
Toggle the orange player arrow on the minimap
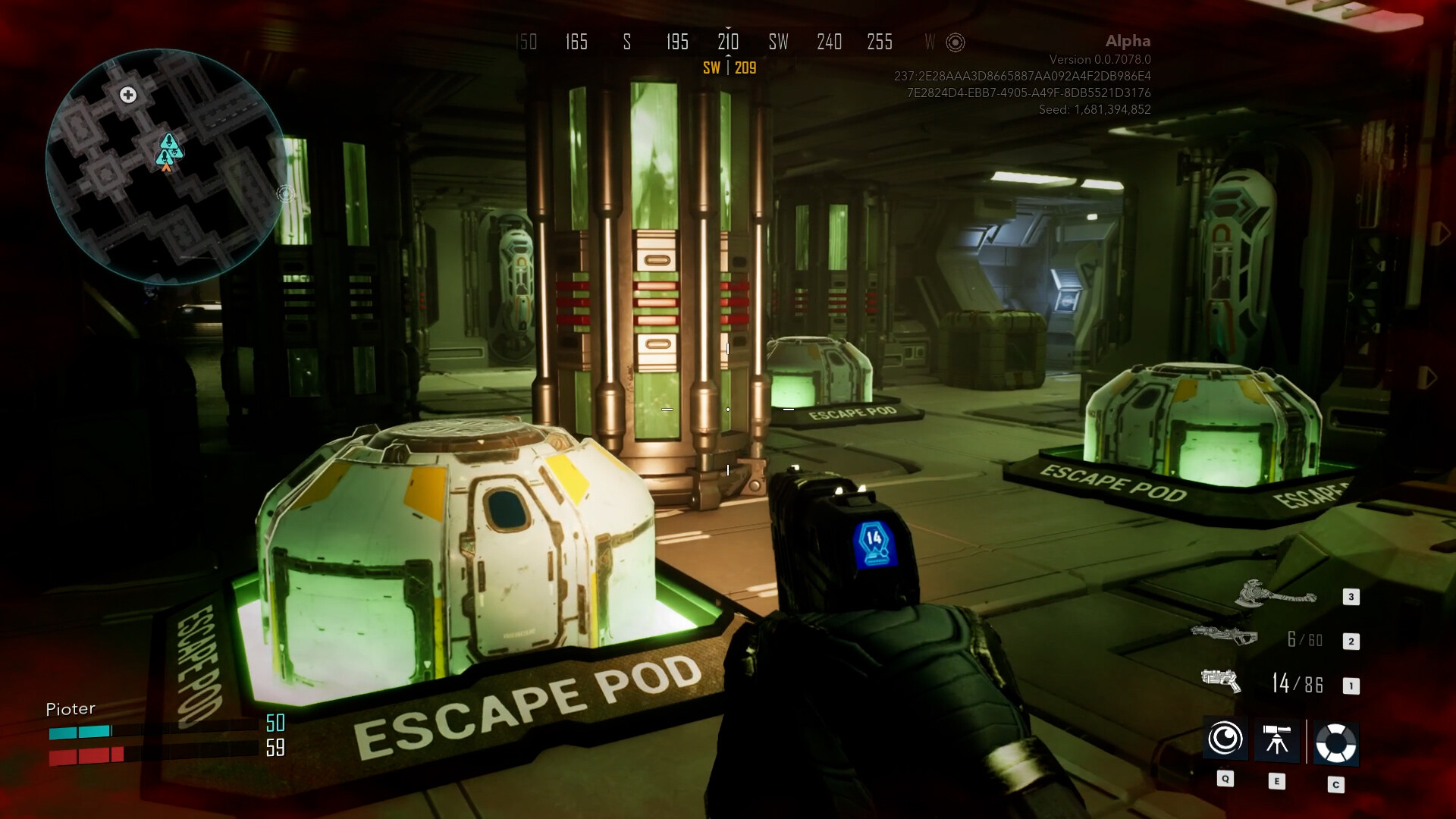click(165, 167)
